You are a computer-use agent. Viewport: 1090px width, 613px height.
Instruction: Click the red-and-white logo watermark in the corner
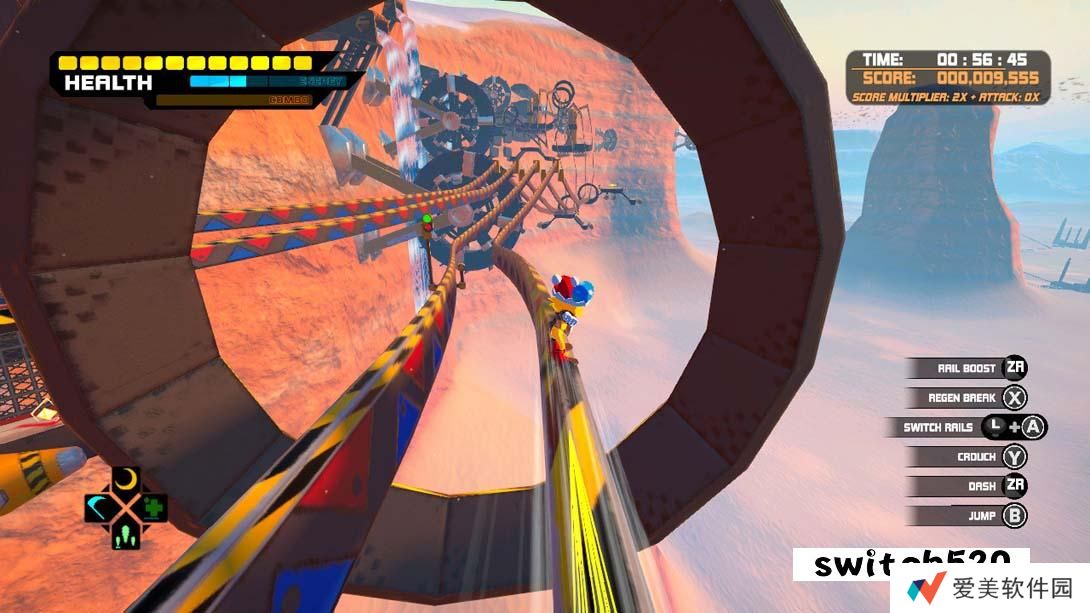click(x=926, y=589)
